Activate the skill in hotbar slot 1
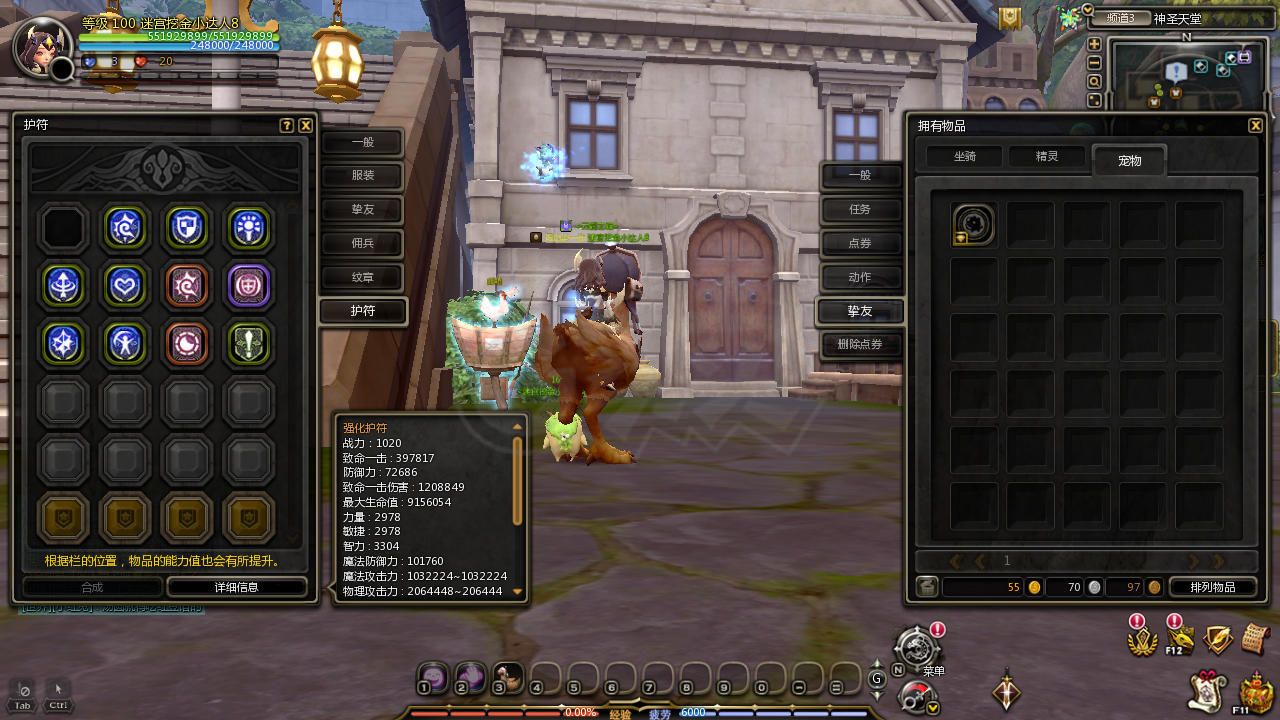This screenshot has width=1280, height=720. [x=432, y=678]
